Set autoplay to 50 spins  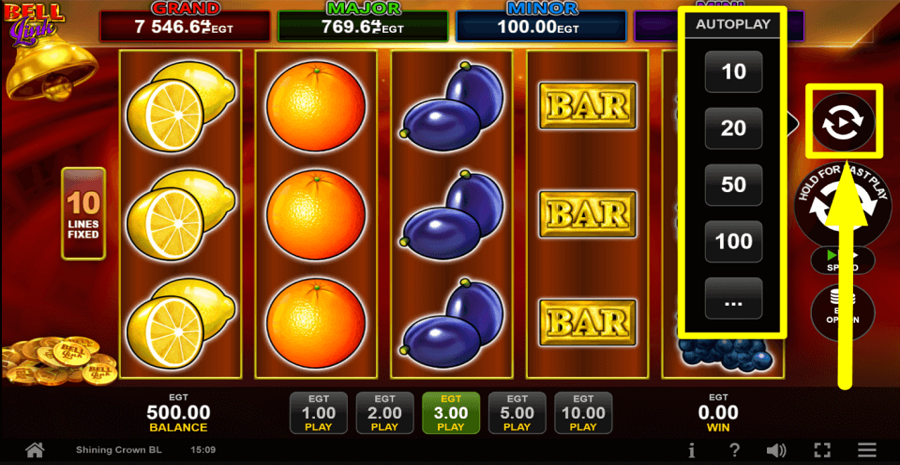(734, 185)
